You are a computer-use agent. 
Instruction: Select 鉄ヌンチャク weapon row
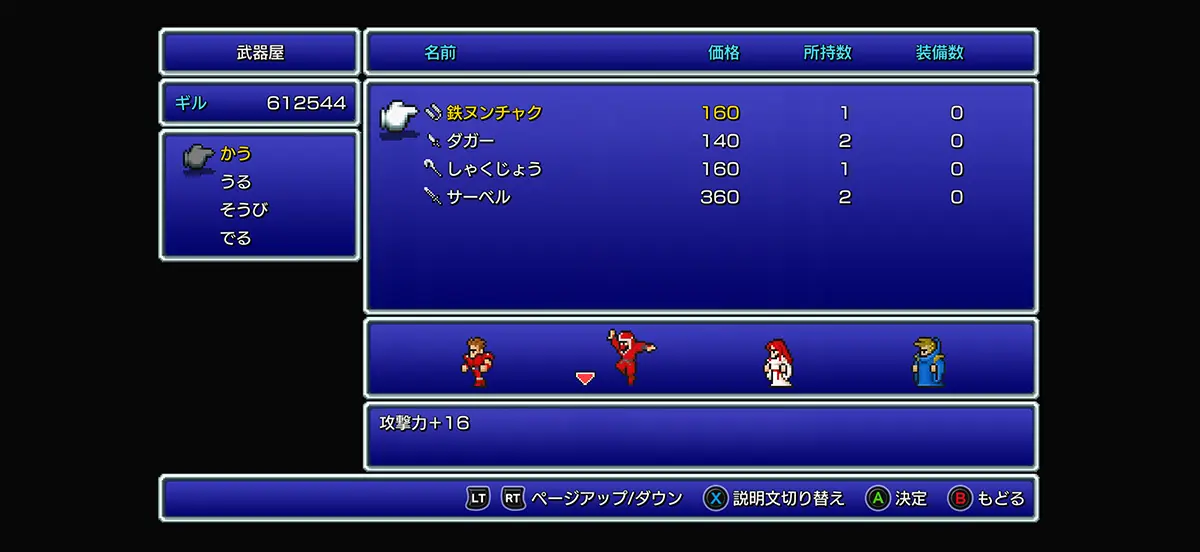tap(494, 113)
